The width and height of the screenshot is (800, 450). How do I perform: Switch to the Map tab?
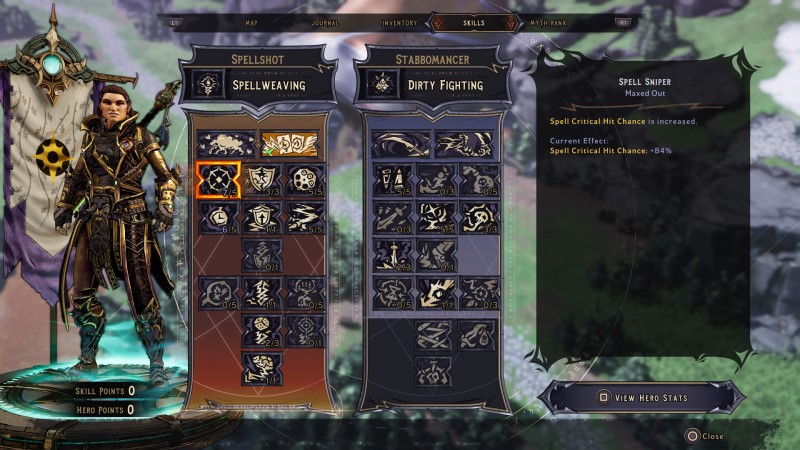pos(251,21)
